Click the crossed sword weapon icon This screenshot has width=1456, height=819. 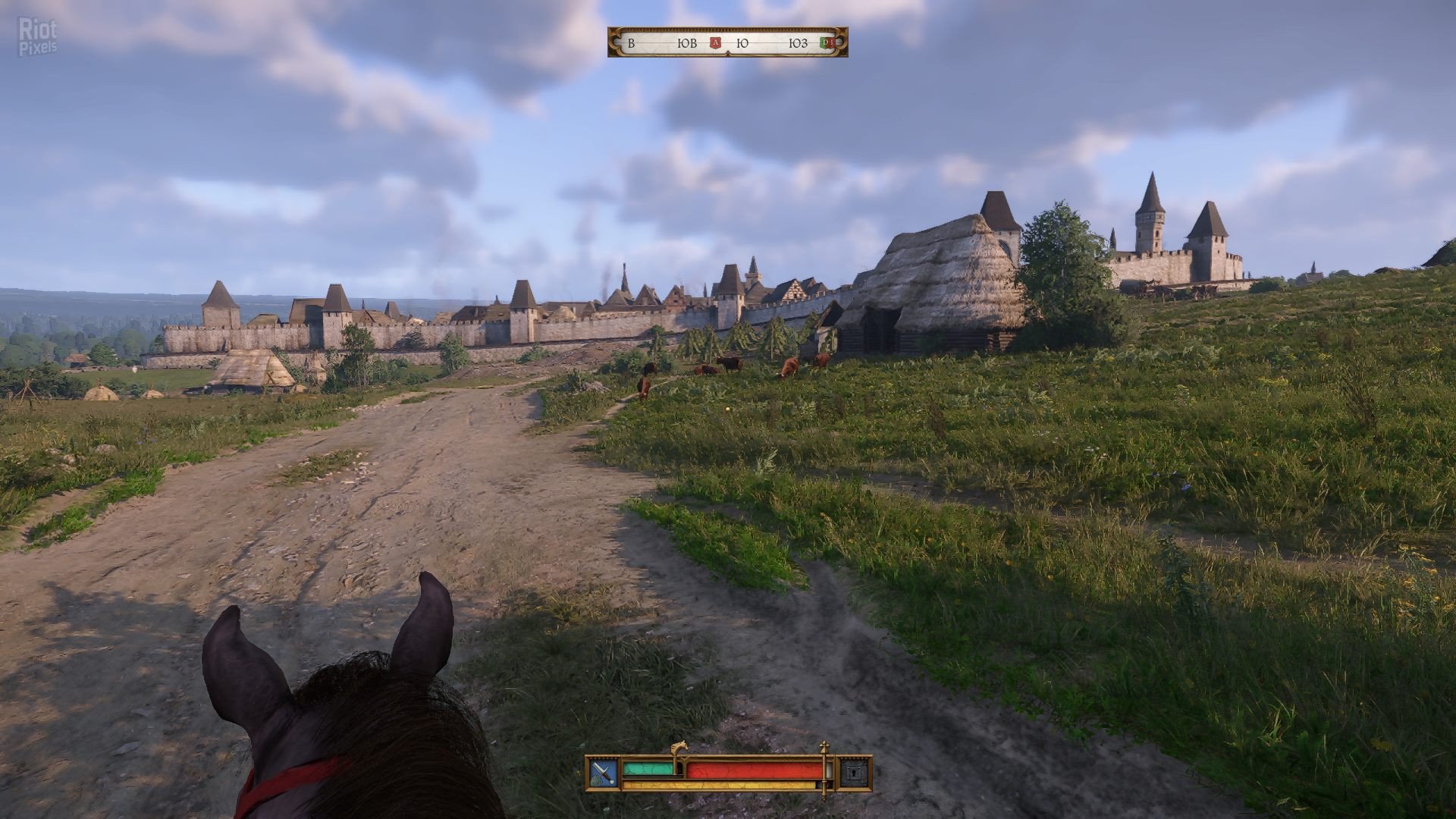coord(604,773)
